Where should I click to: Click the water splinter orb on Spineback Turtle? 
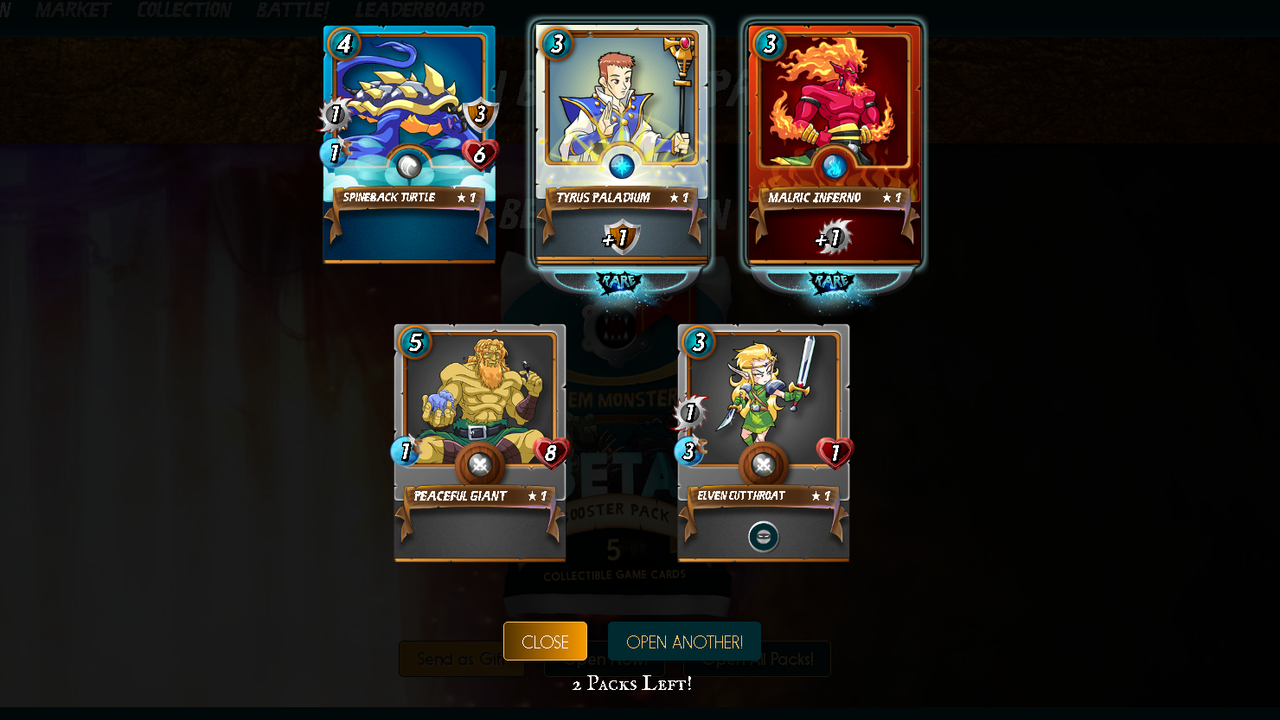coord(408,165)
